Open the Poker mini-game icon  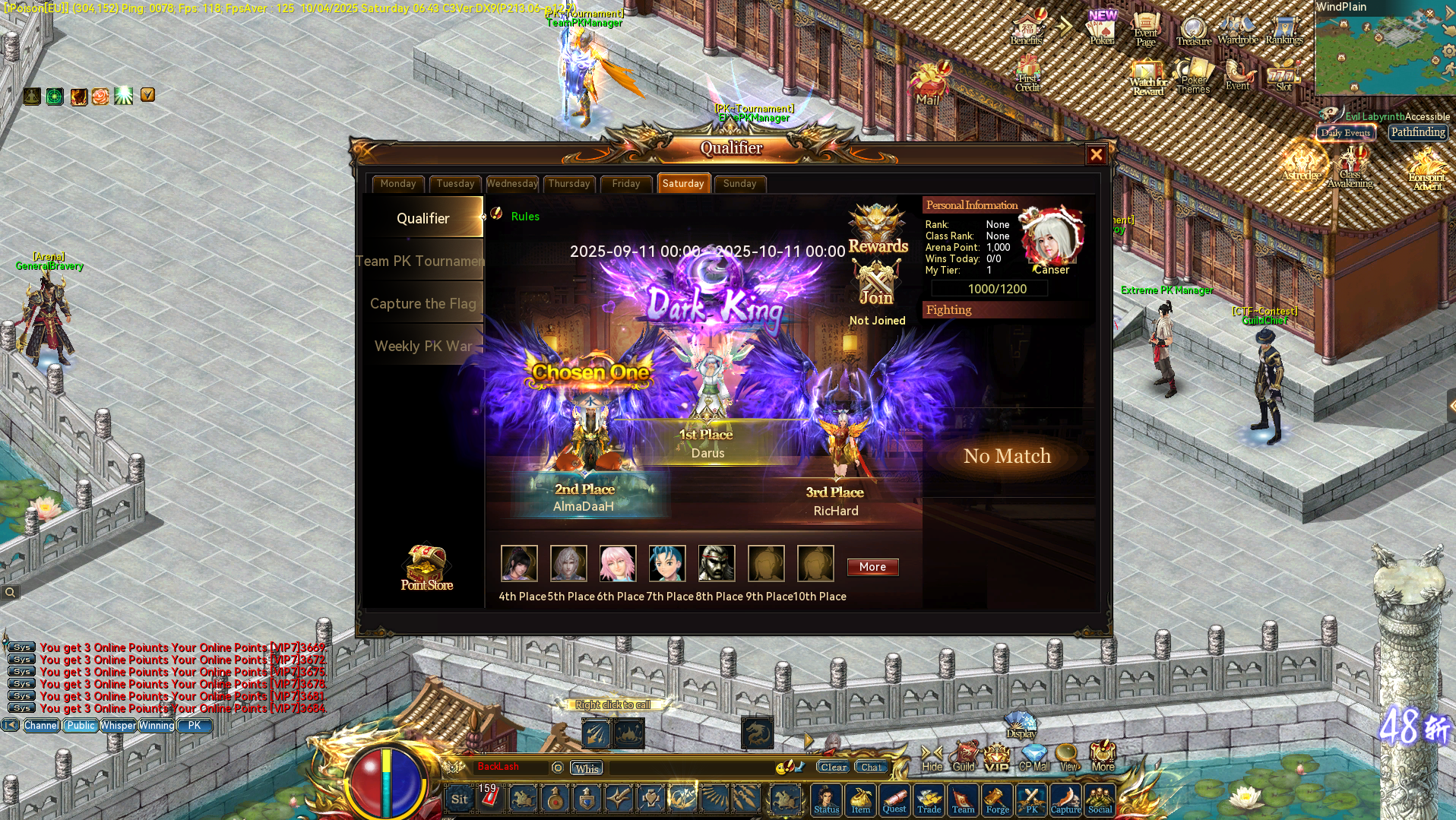pos(1101,29)
